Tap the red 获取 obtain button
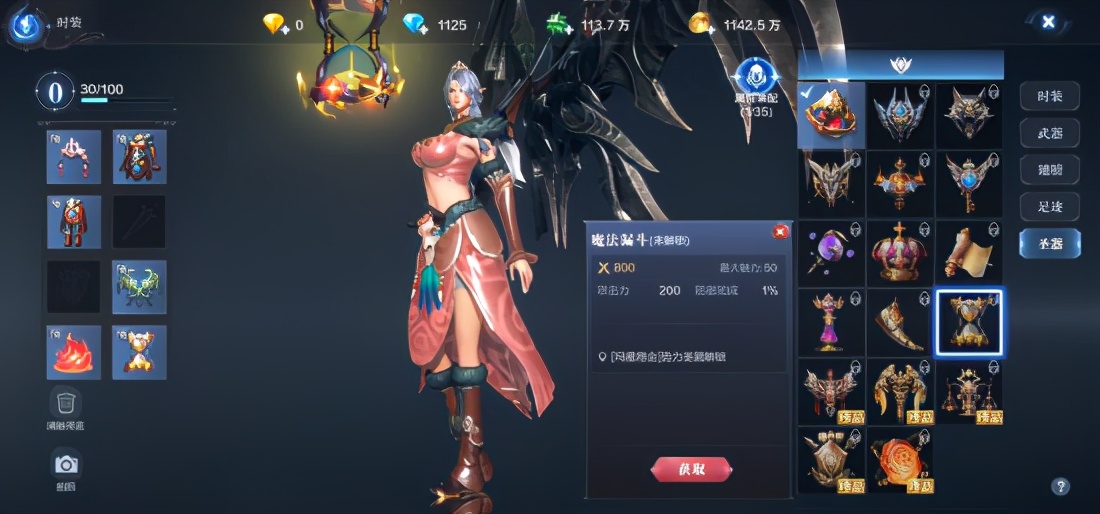This screenshot has width=1100, height=514. [x=691, y=468]
